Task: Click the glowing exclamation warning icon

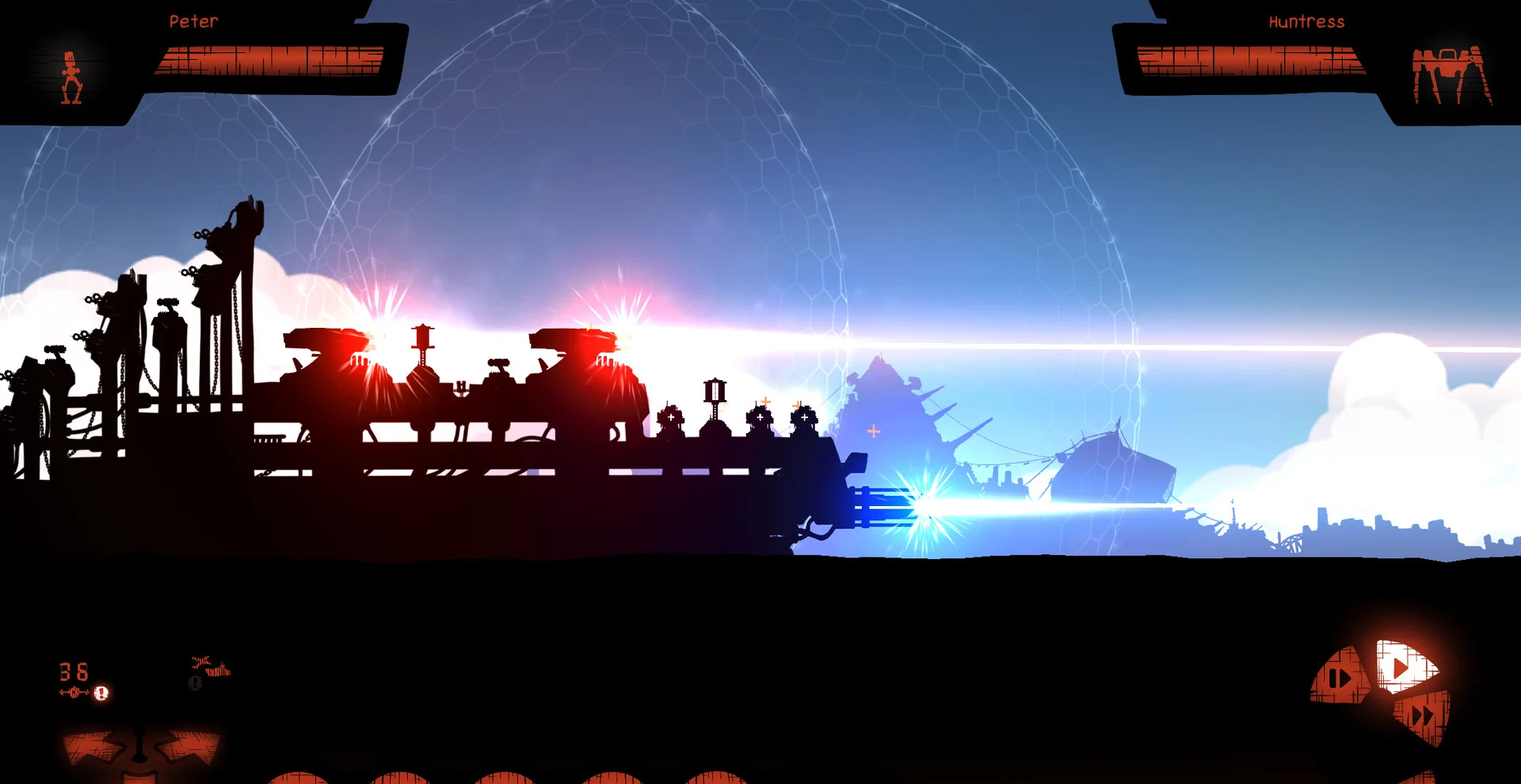Action: point(101,695)
